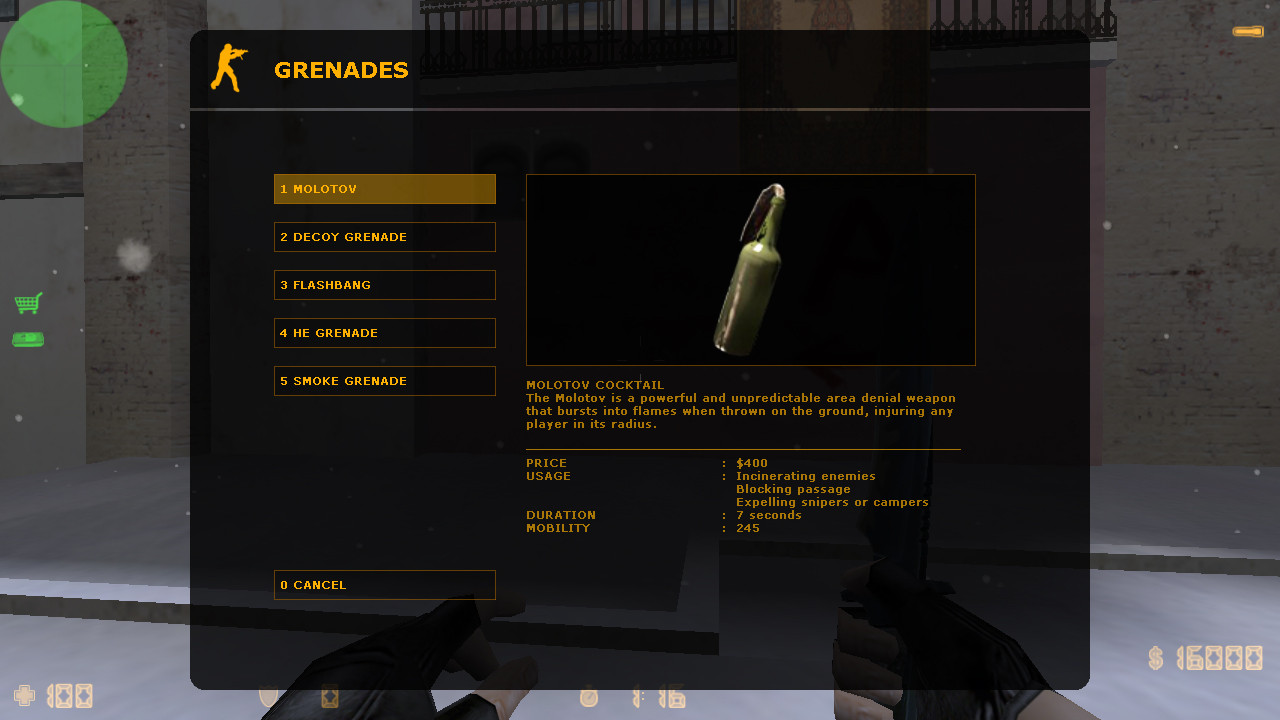
Task: Choose the 3 FLASHBANG option
Action: 384,285
